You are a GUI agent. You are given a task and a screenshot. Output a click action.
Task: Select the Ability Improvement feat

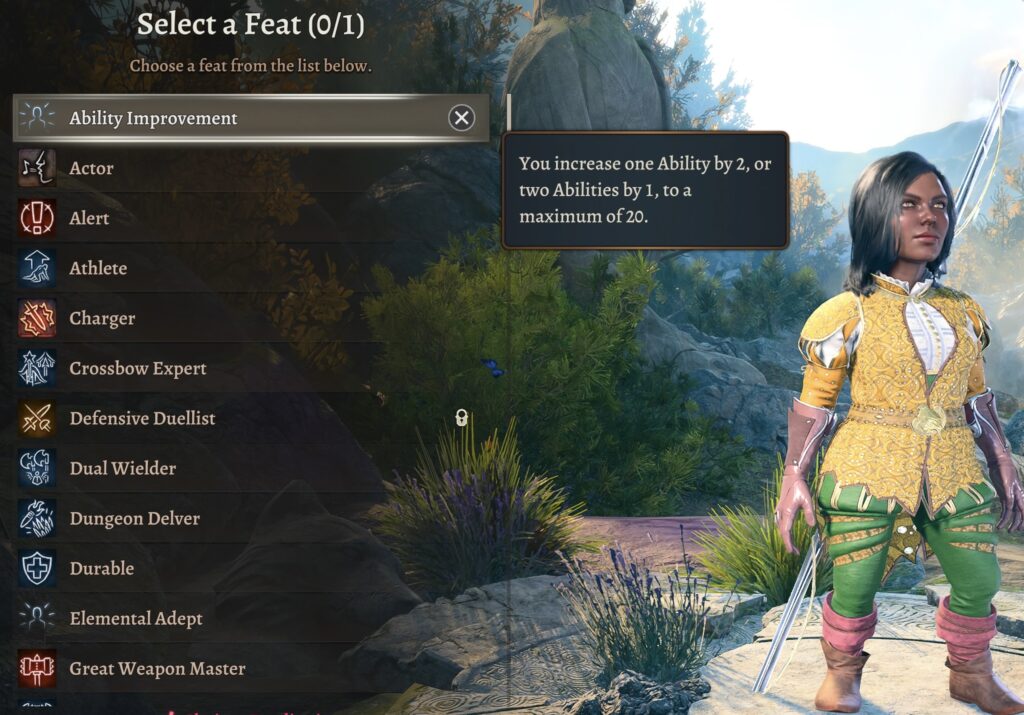coord(153,118)
